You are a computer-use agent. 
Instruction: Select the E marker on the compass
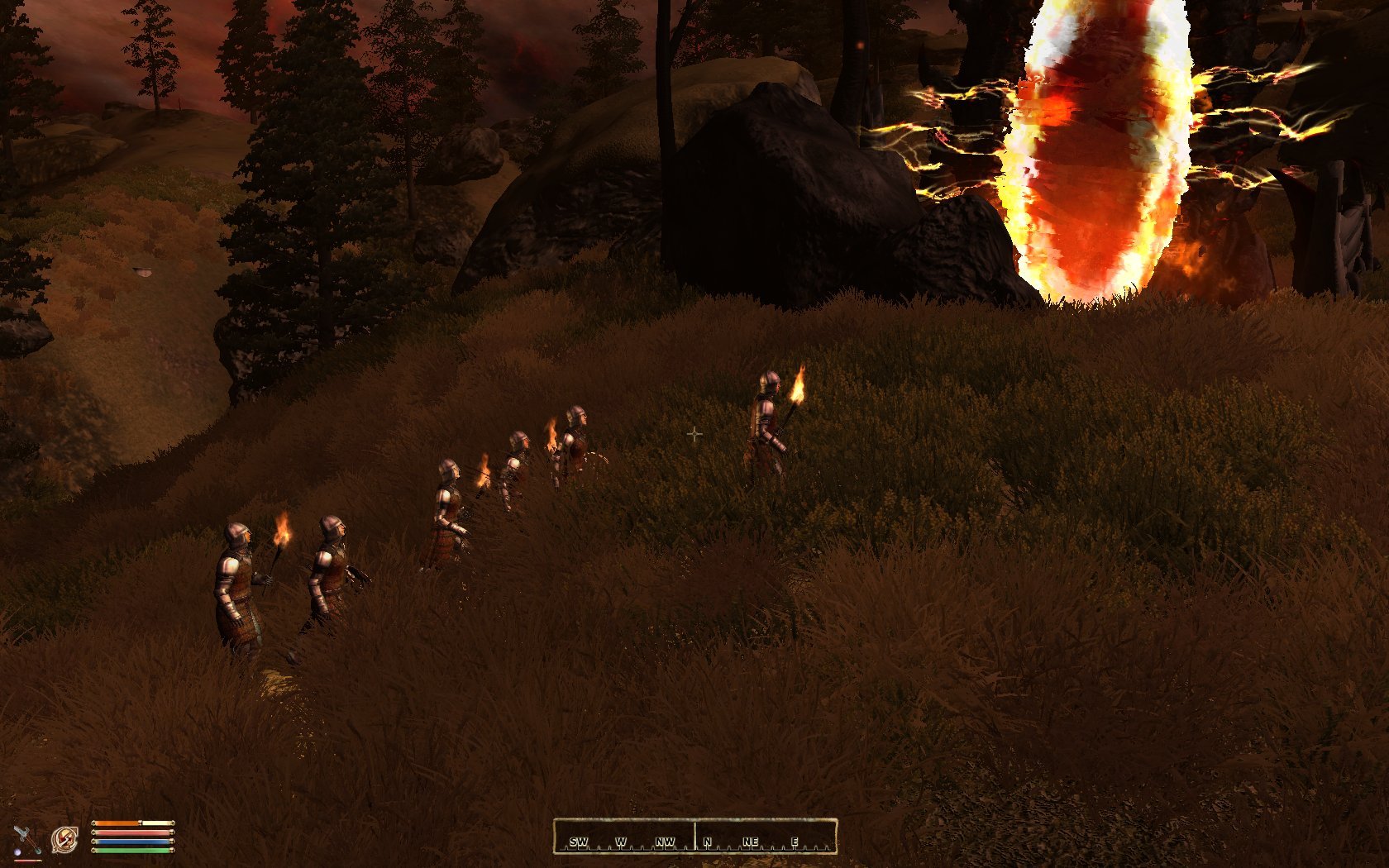click(795, 841)
